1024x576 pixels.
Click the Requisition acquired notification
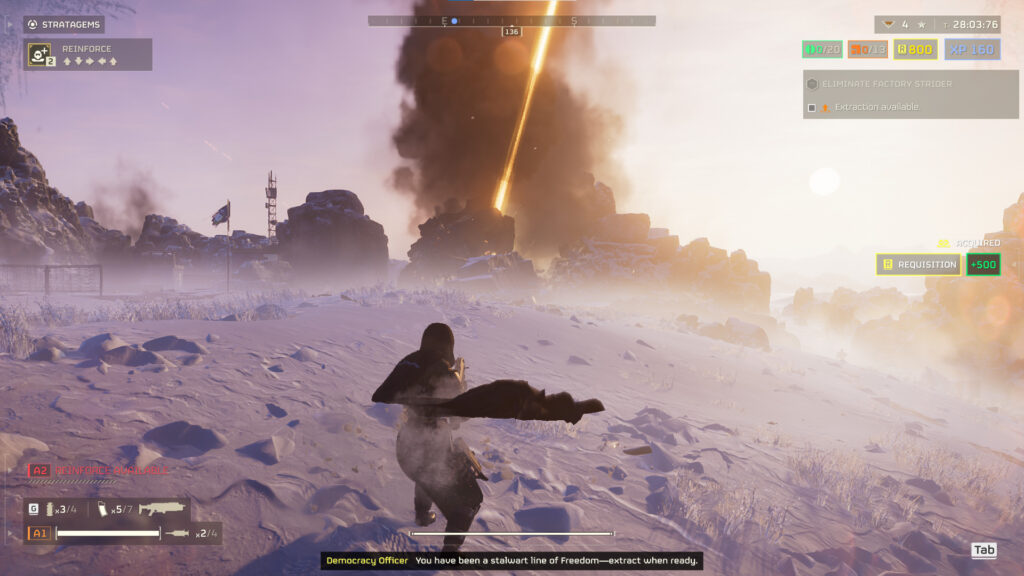tap(919, 265)
